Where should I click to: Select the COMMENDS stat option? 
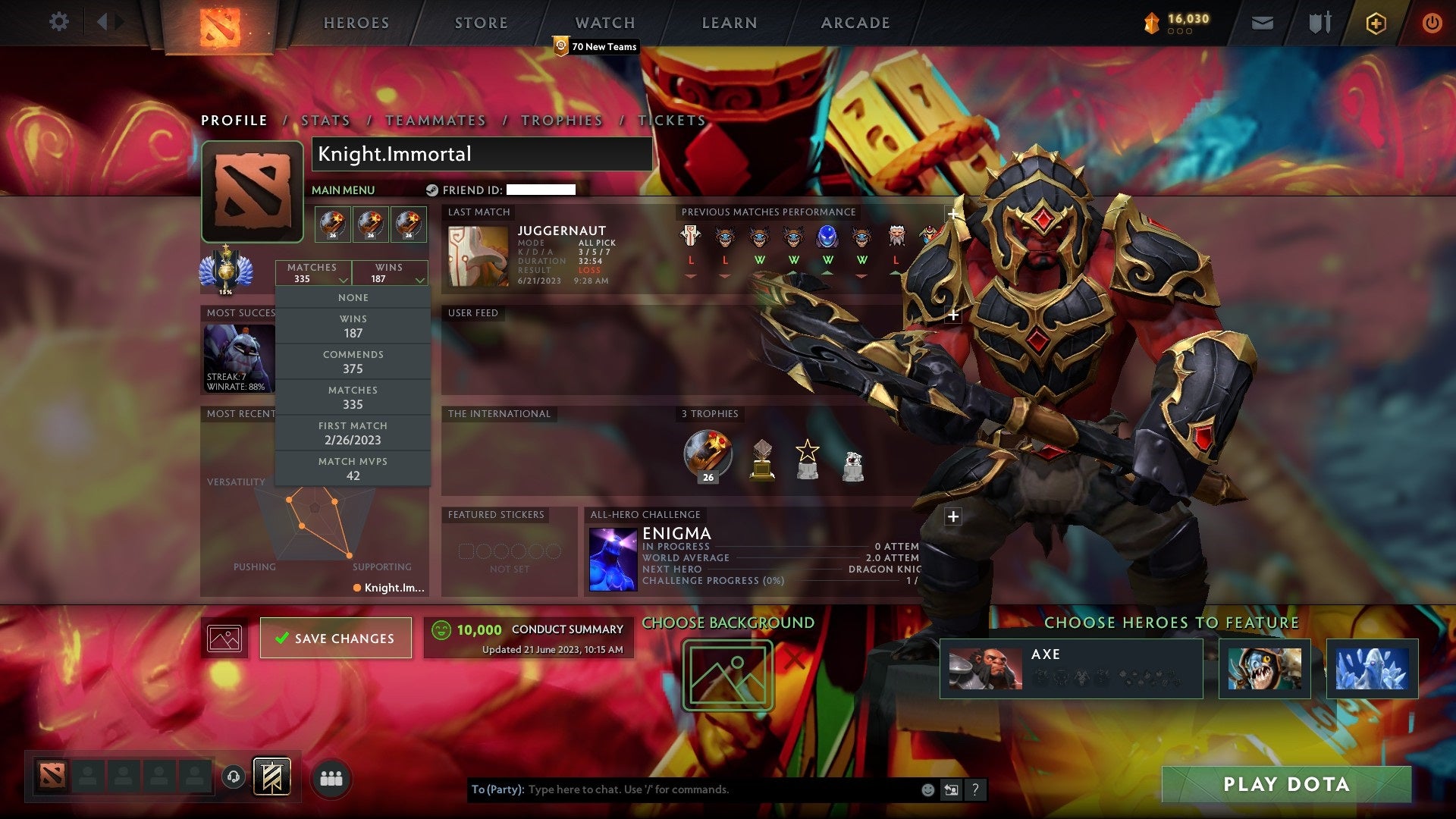353,362
